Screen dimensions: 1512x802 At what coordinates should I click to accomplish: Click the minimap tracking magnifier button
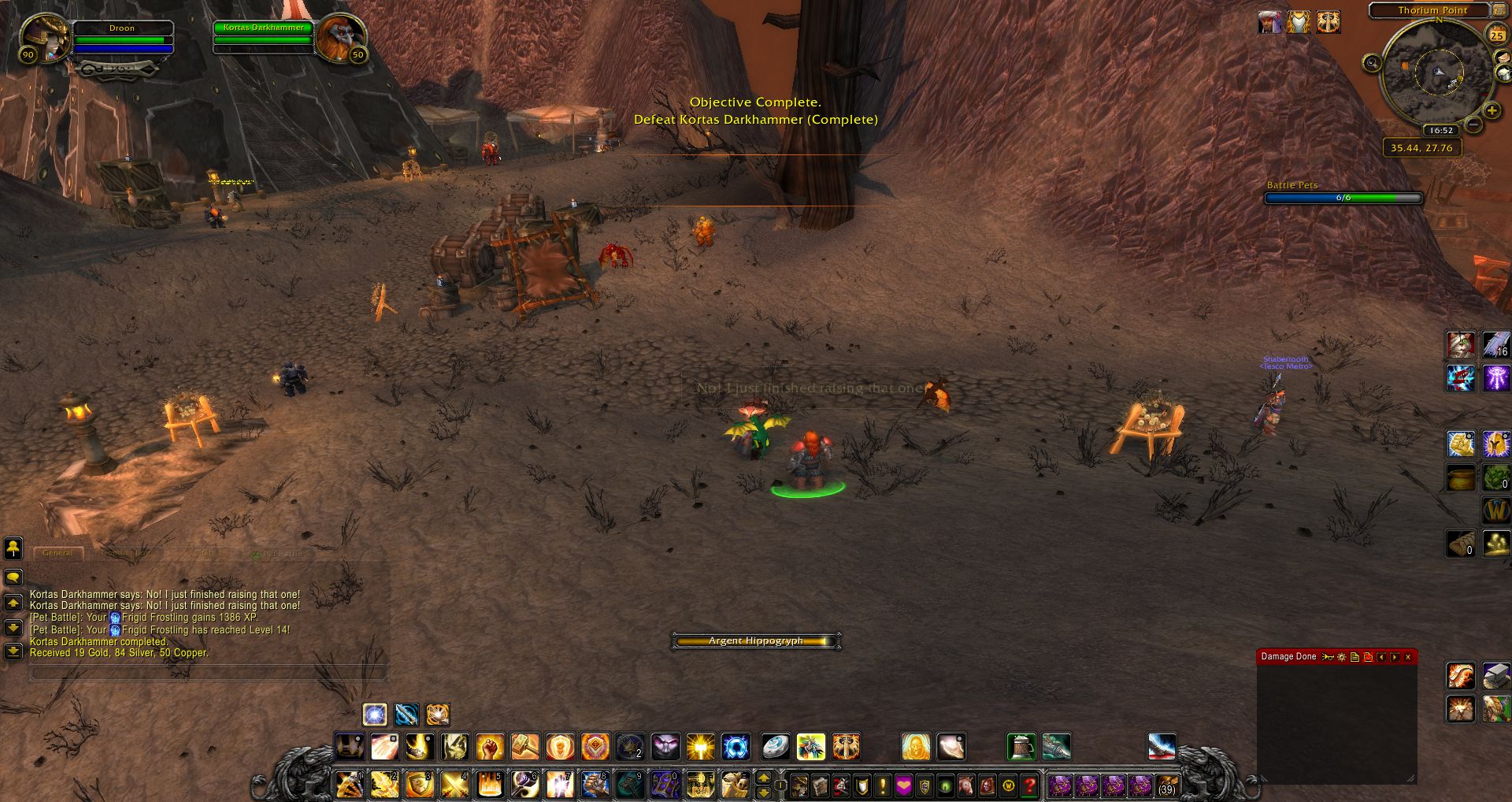click(x=1373, y=63)
